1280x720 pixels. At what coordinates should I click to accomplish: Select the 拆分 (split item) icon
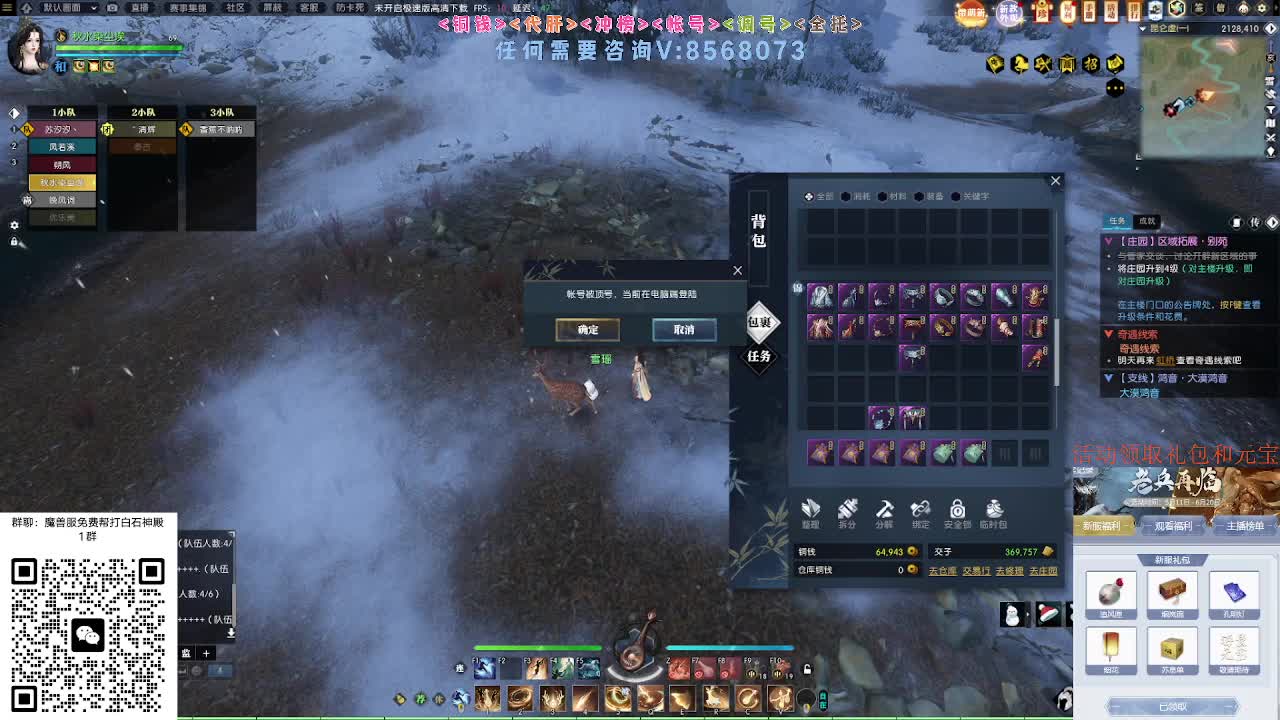tap(848, 510)
